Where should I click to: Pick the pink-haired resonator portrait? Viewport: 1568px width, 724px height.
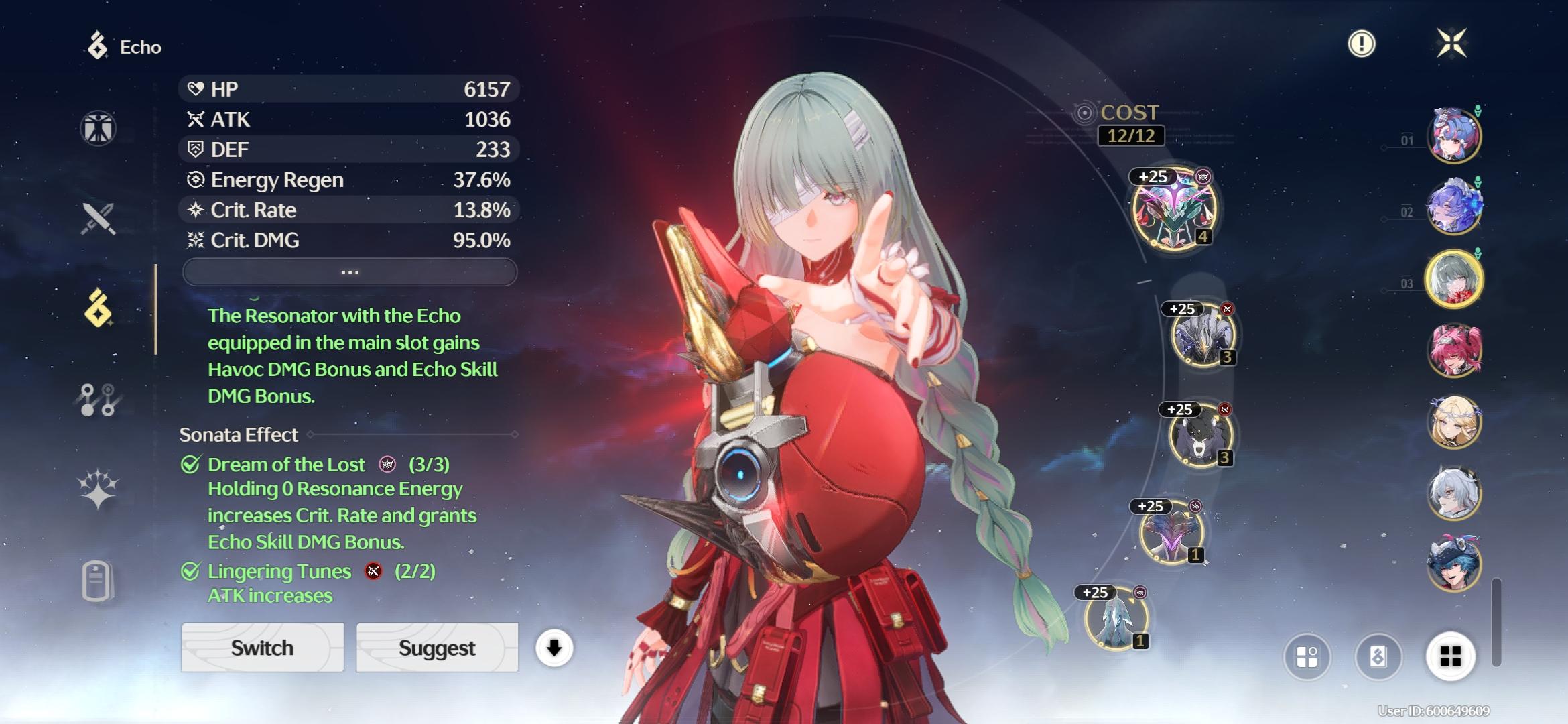[x=1453, y=350]
